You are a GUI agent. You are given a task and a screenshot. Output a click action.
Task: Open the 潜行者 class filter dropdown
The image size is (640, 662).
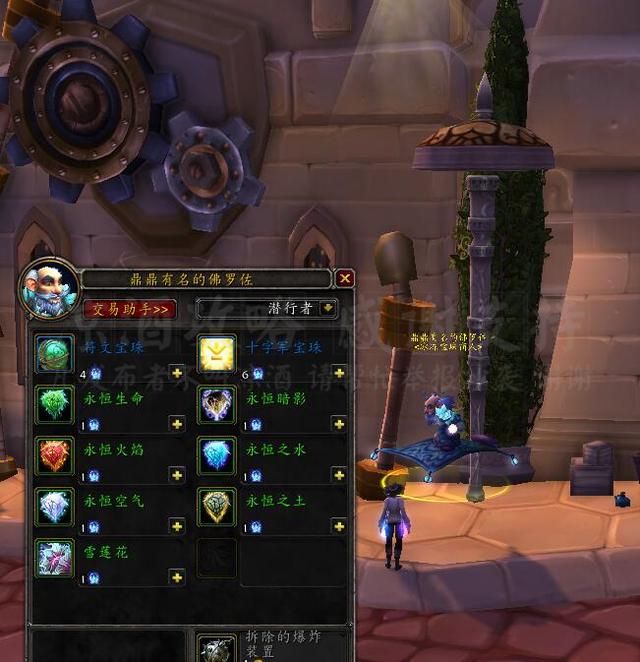pyautogui.click(x=321, y=309)
